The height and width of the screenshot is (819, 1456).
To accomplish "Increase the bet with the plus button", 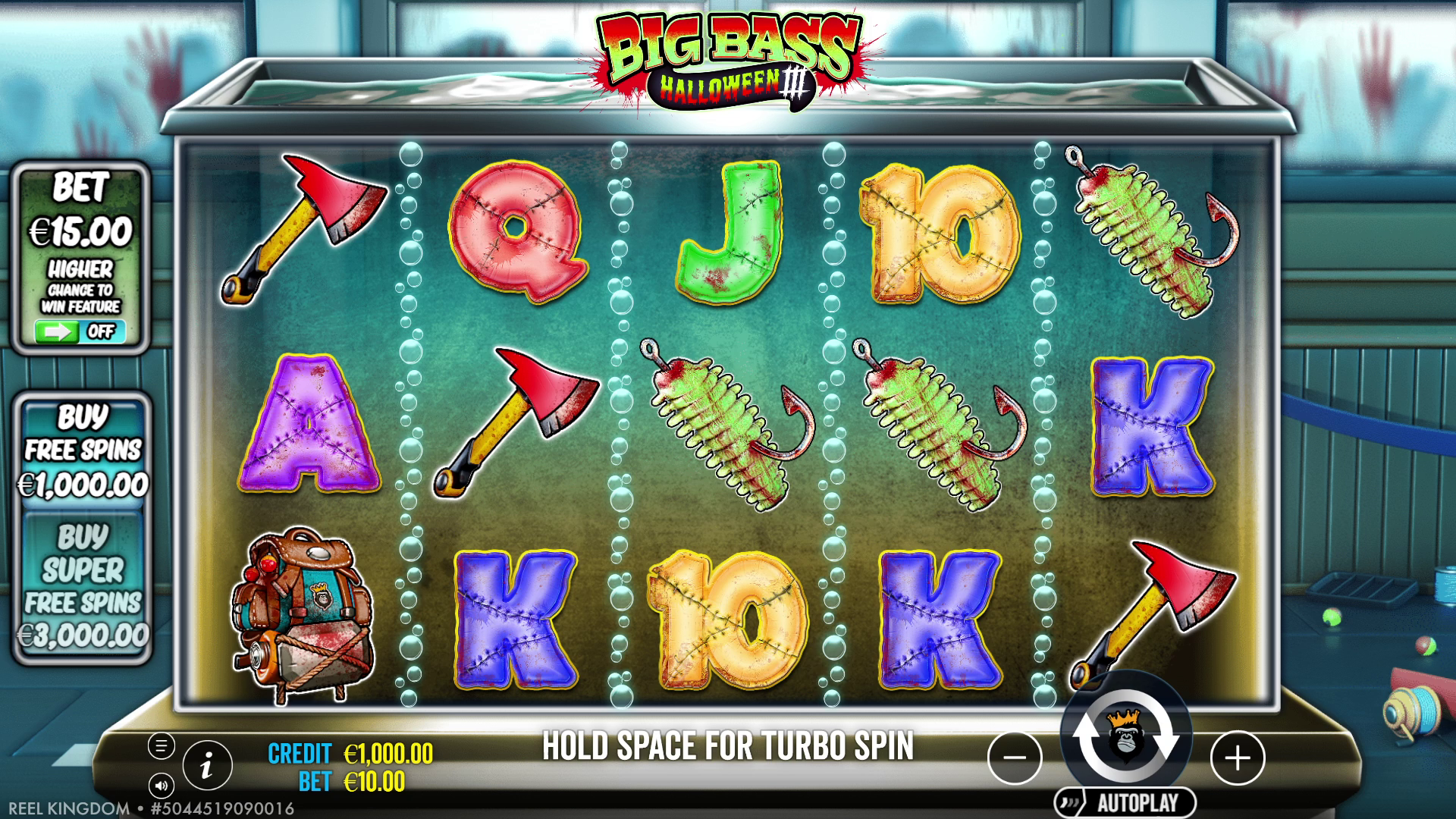I will click(x=1238, y=757).
